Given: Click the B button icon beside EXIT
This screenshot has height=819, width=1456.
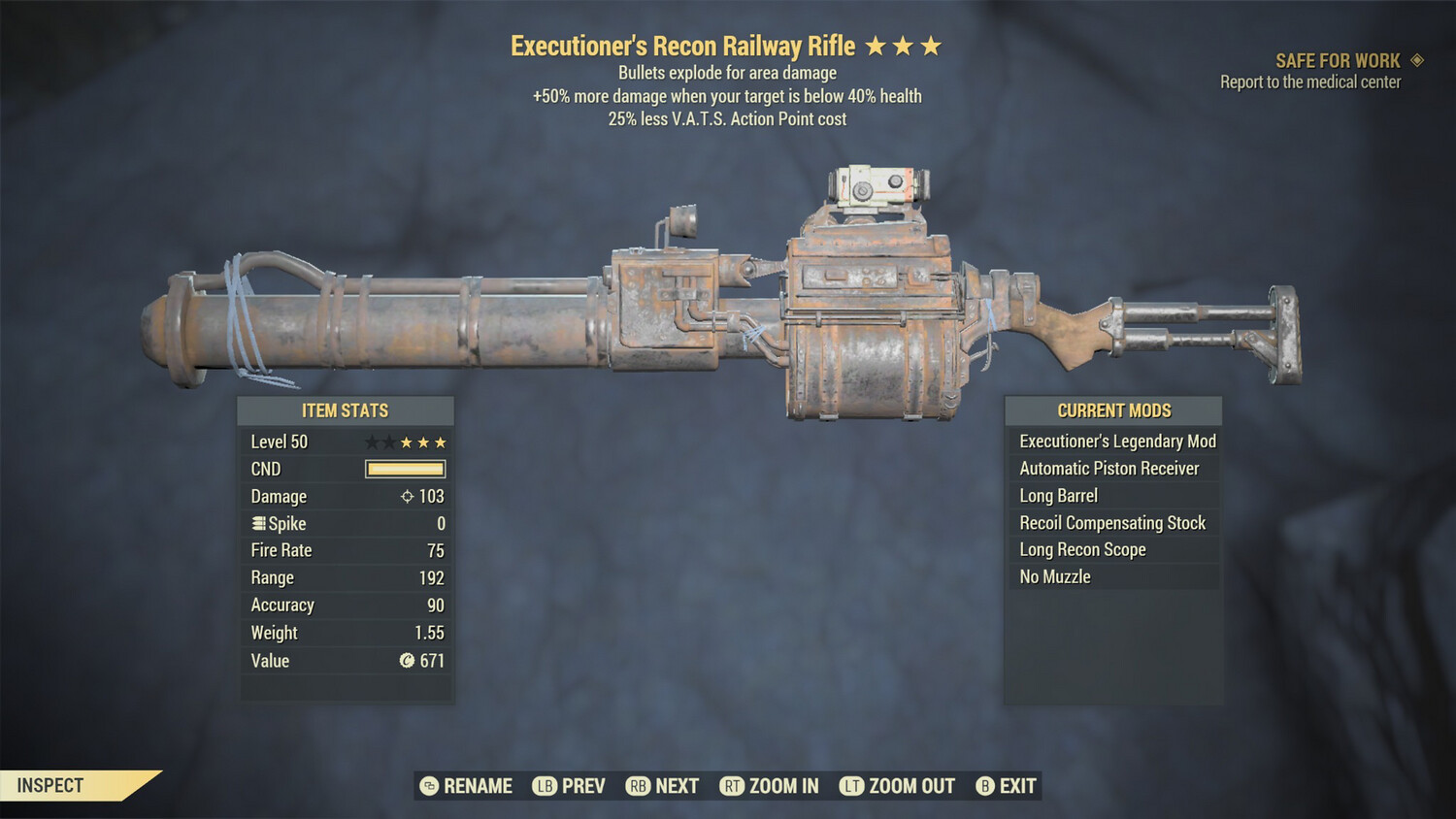Looking at the screenshot, I should tap(984, 786).
